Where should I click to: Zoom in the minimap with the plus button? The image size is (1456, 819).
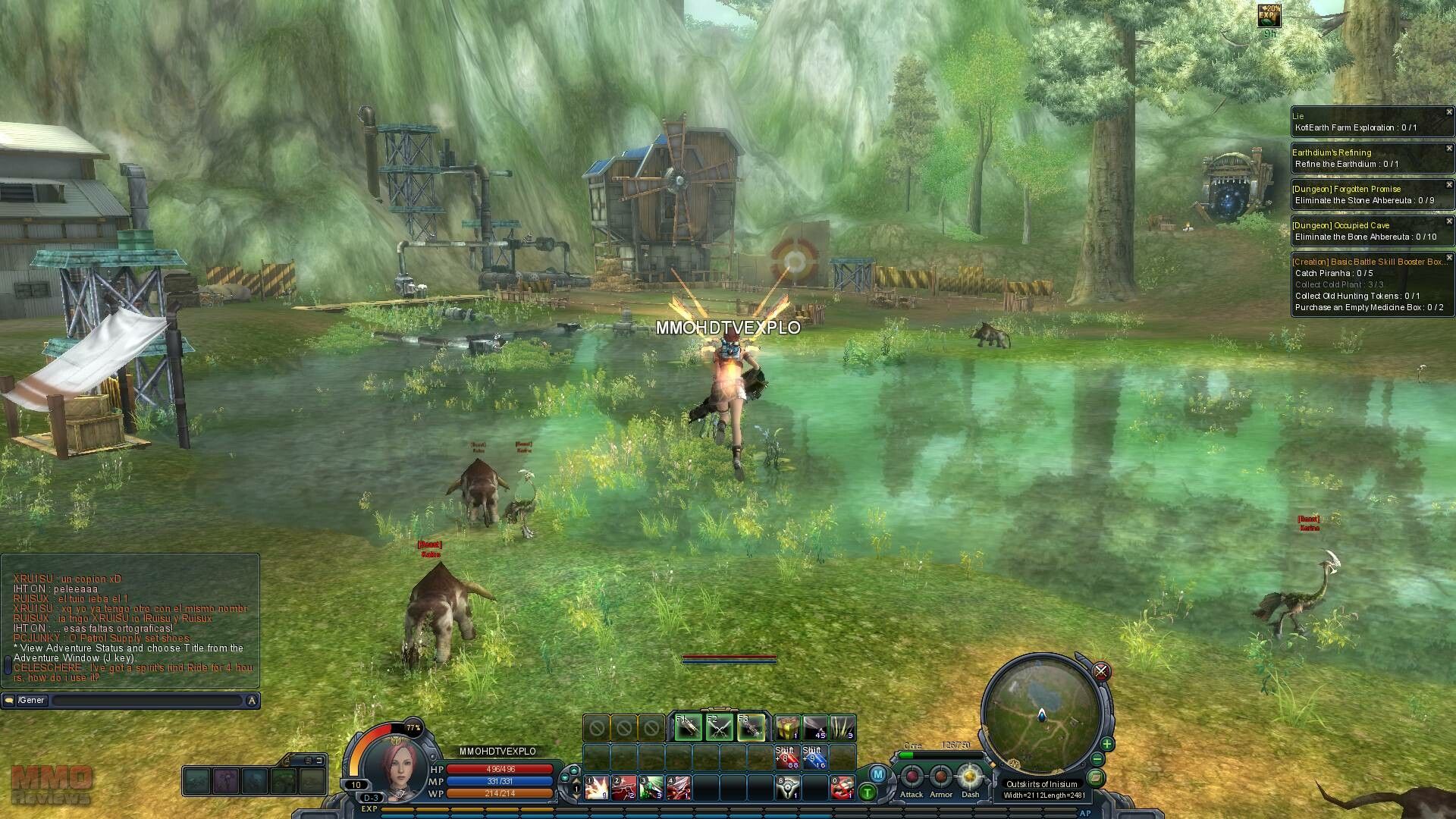pos(1107,744)
